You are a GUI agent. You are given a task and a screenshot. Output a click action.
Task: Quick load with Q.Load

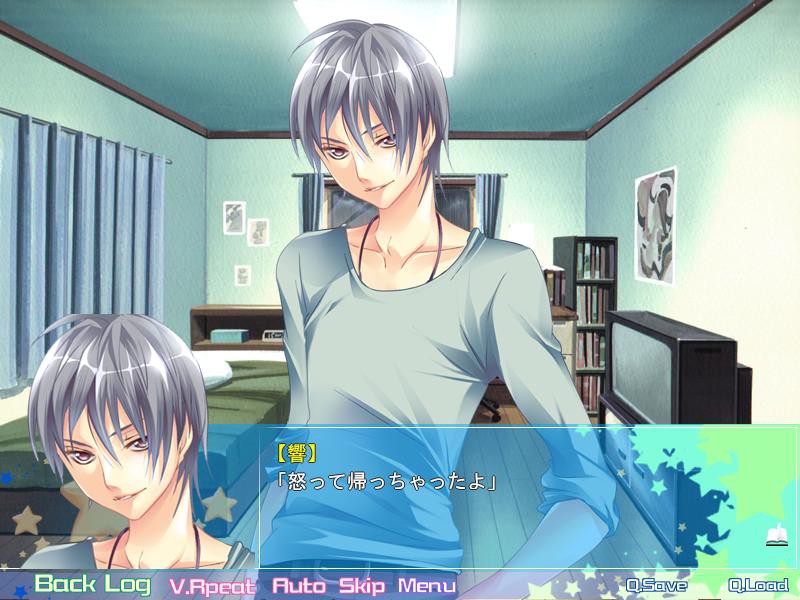(x=758, y=586)
